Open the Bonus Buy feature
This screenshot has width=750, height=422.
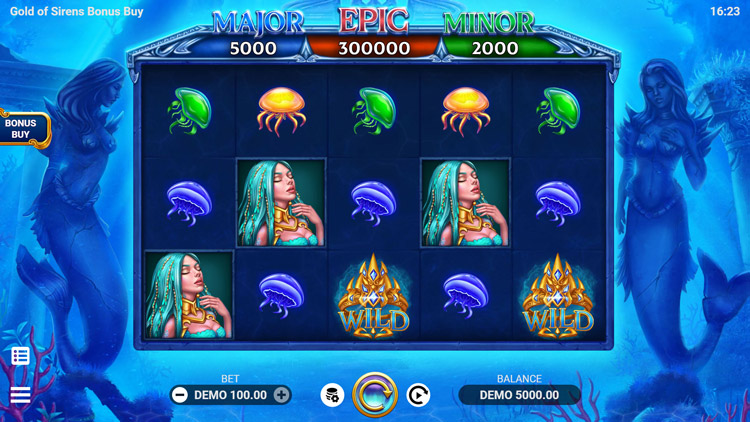21,129
